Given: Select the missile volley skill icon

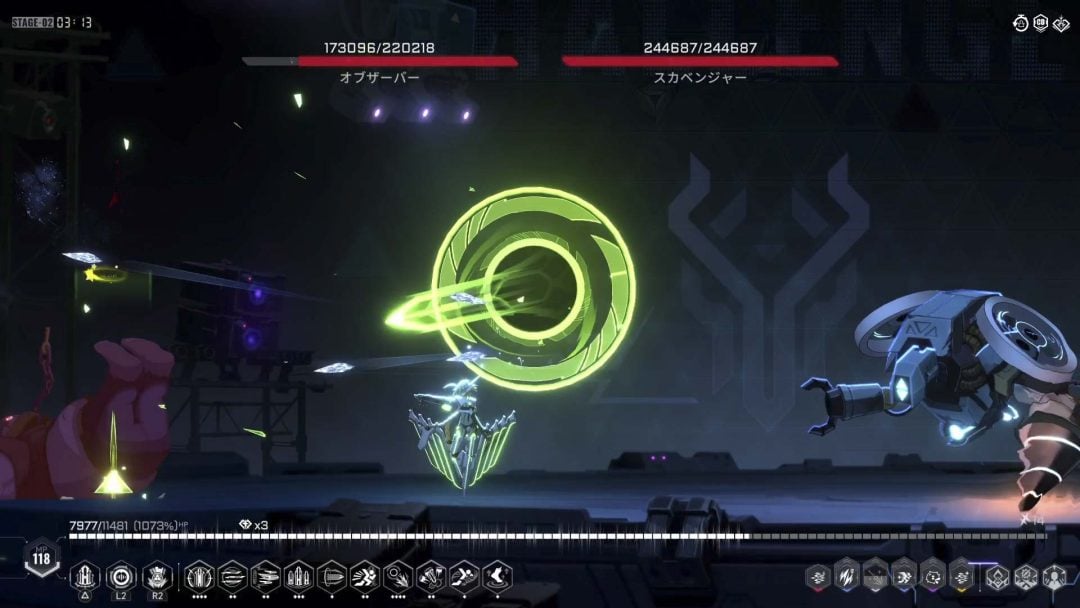Looking at the screenshot, I should (x=265, y=576).
